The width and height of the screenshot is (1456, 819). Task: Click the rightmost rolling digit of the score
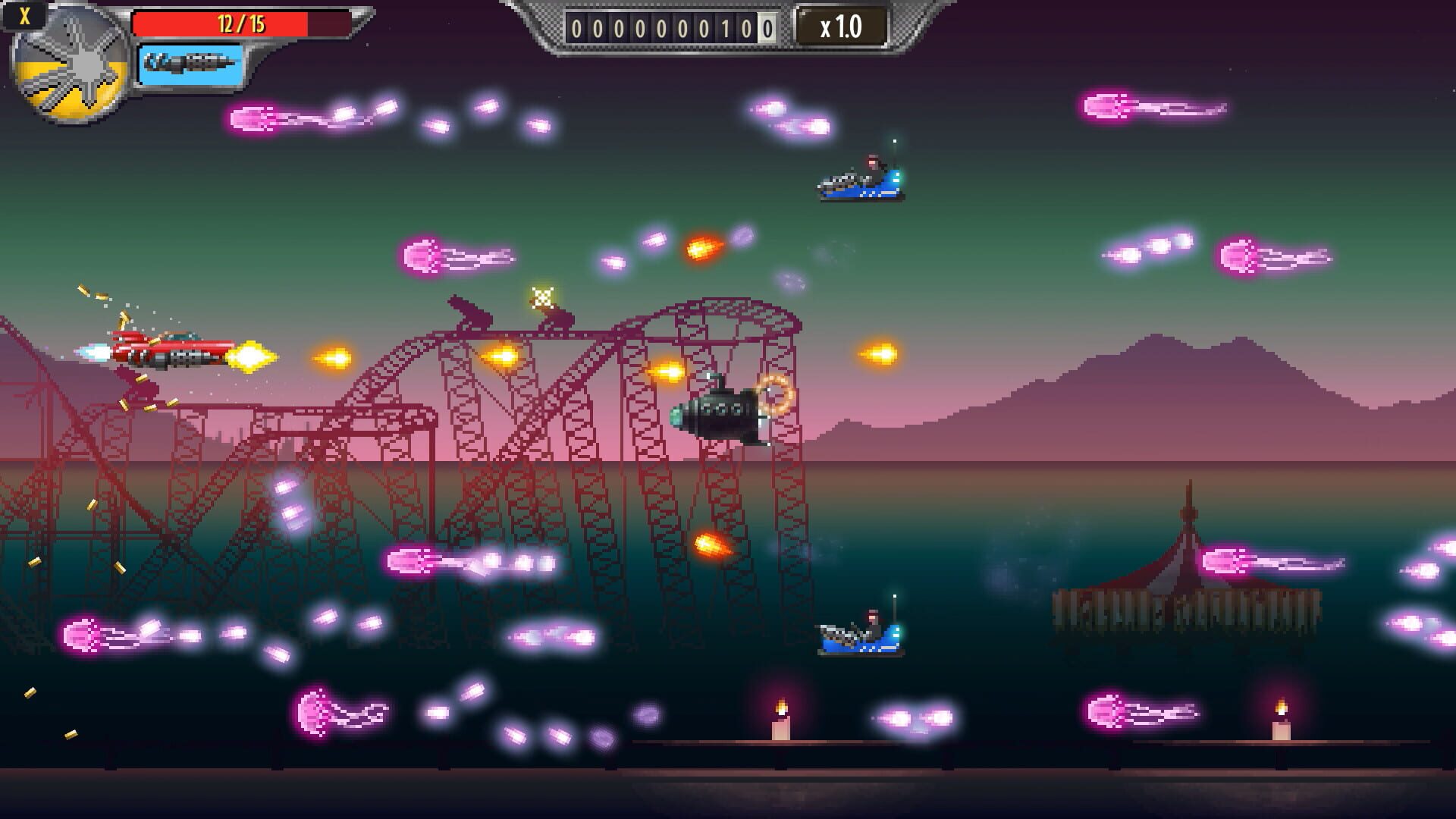click(x=767, y=25)
